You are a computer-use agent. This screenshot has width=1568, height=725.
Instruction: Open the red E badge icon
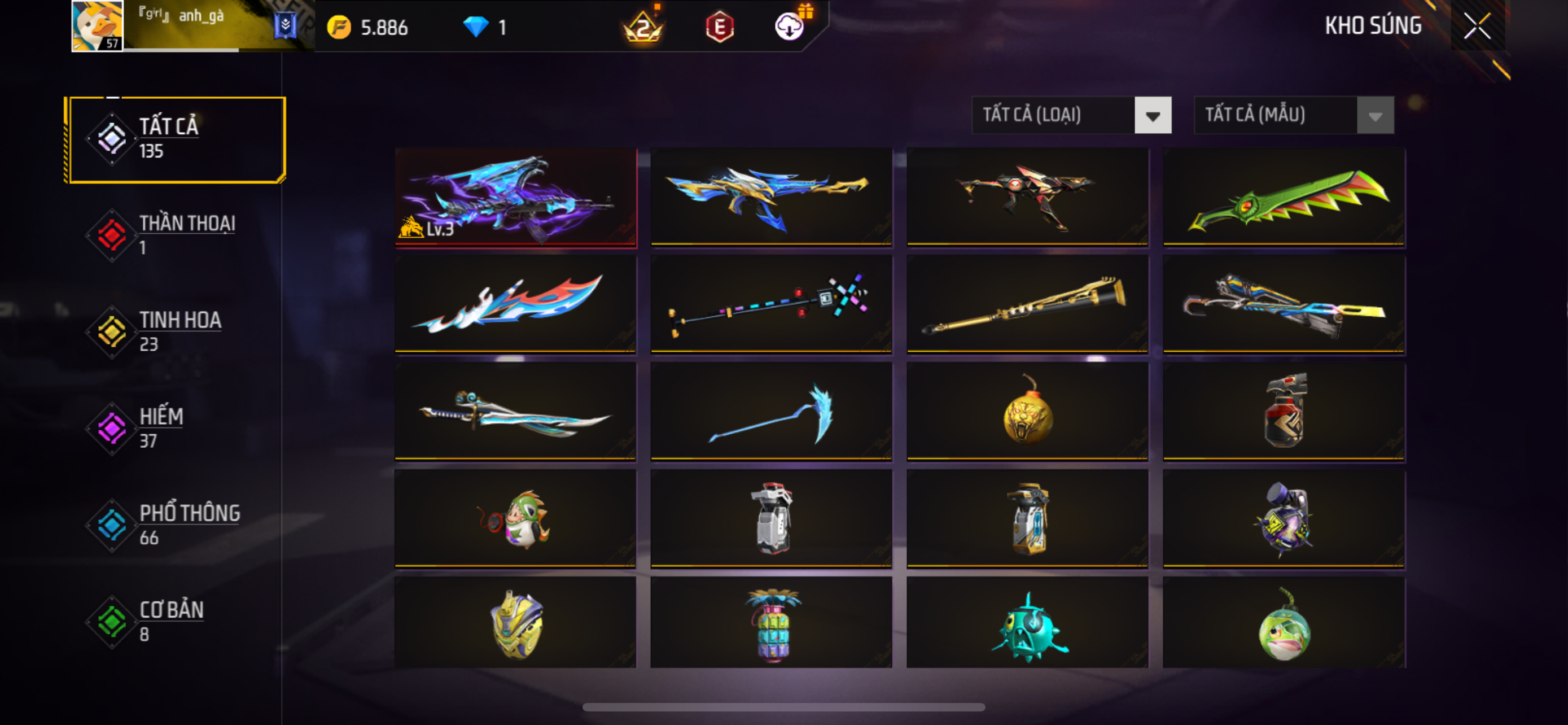pyautogui.click(x=720, y=27)
